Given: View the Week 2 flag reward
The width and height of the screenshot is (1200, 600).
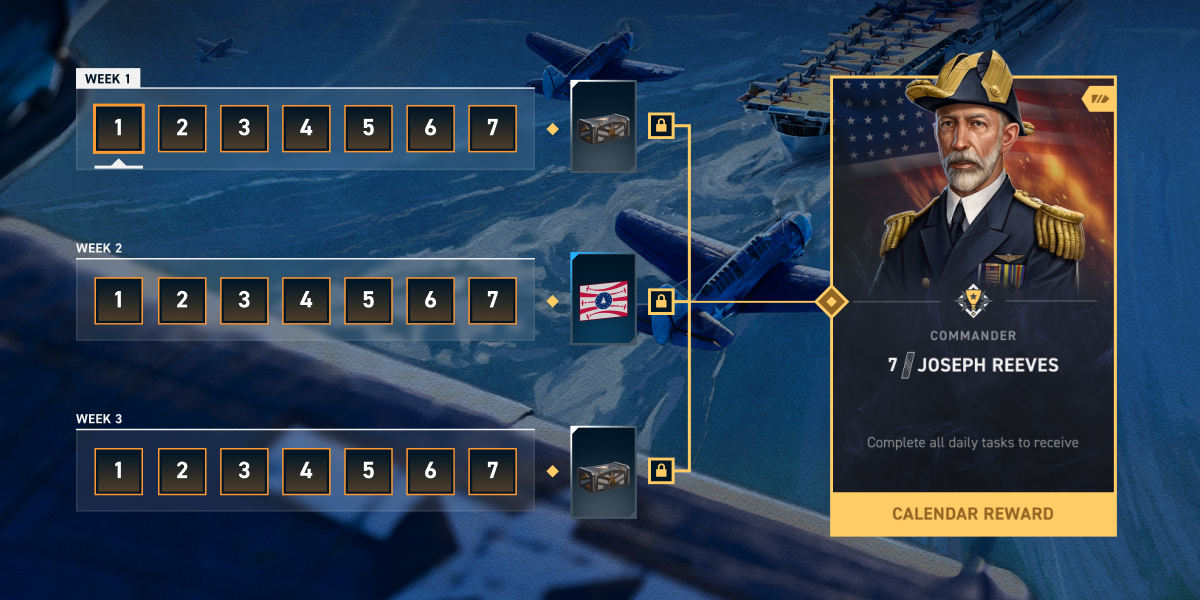Looking at the screenshot, I should [603, 299].
